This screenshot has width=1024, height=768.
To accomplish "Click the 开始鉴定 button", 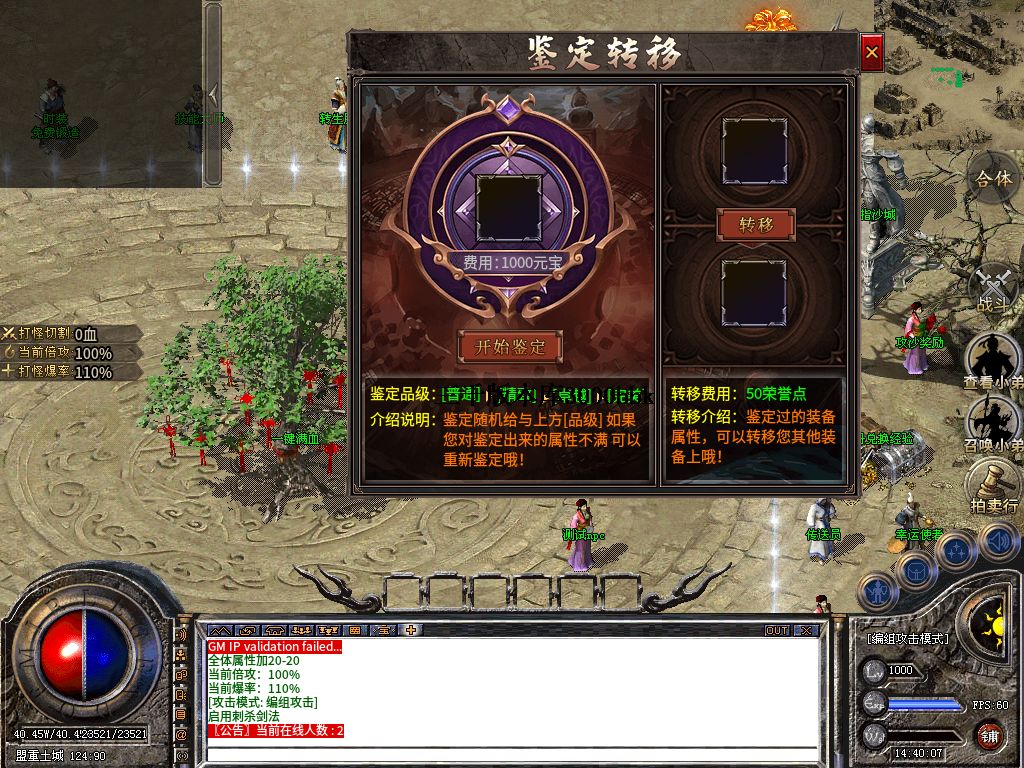I will pyautogui.click(x=511, y=346).
